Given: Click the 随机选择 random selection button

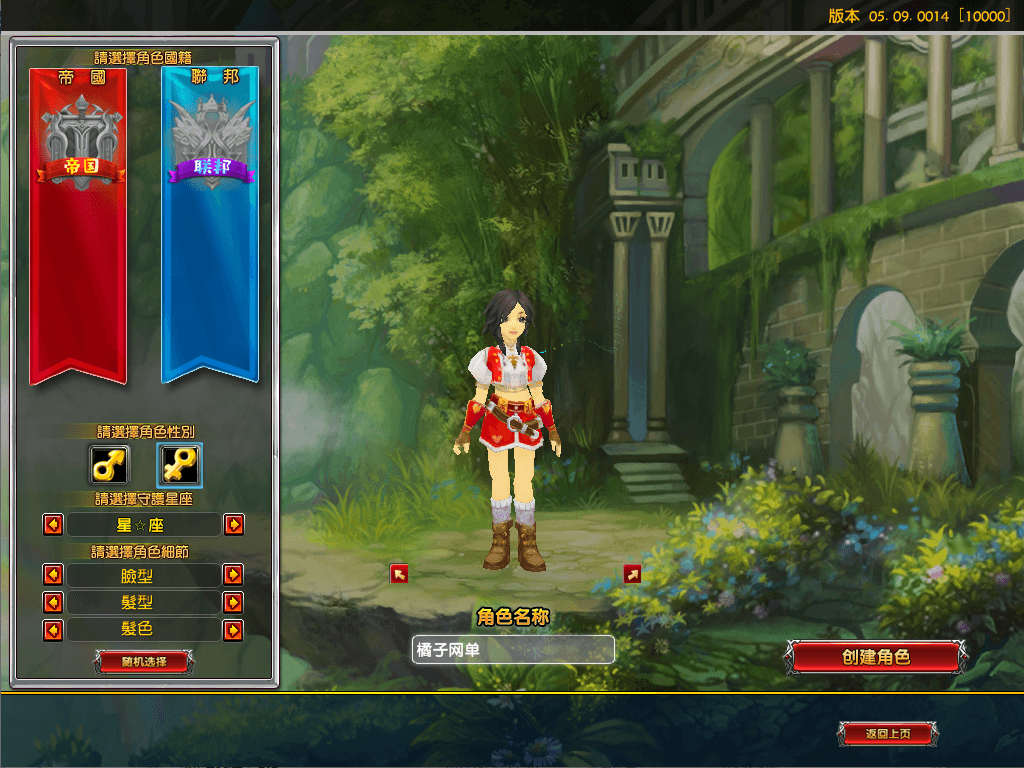Looking at the screenshot, I should point(144,661).
